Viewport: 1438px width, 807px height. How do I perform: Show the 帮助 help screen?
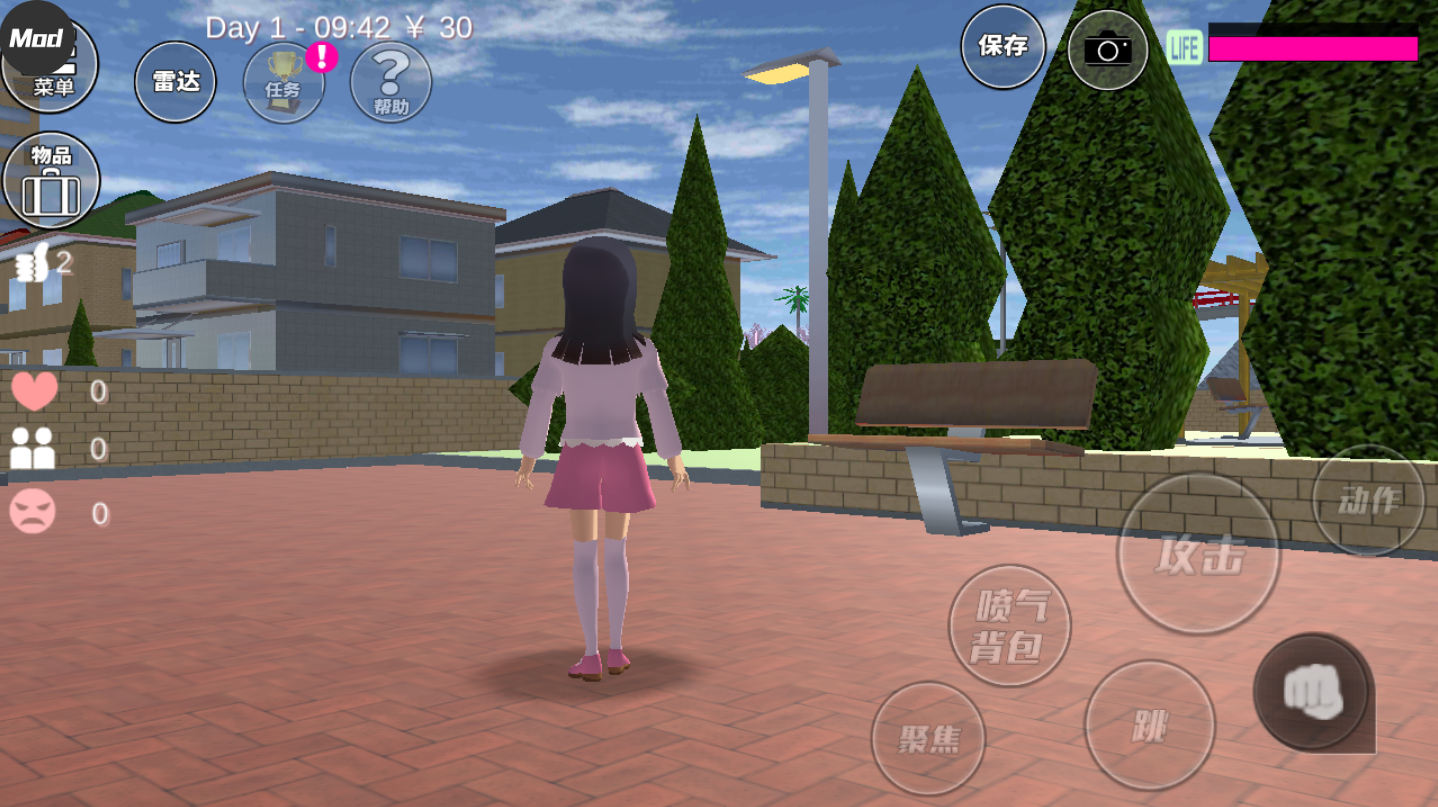[391, 83]
